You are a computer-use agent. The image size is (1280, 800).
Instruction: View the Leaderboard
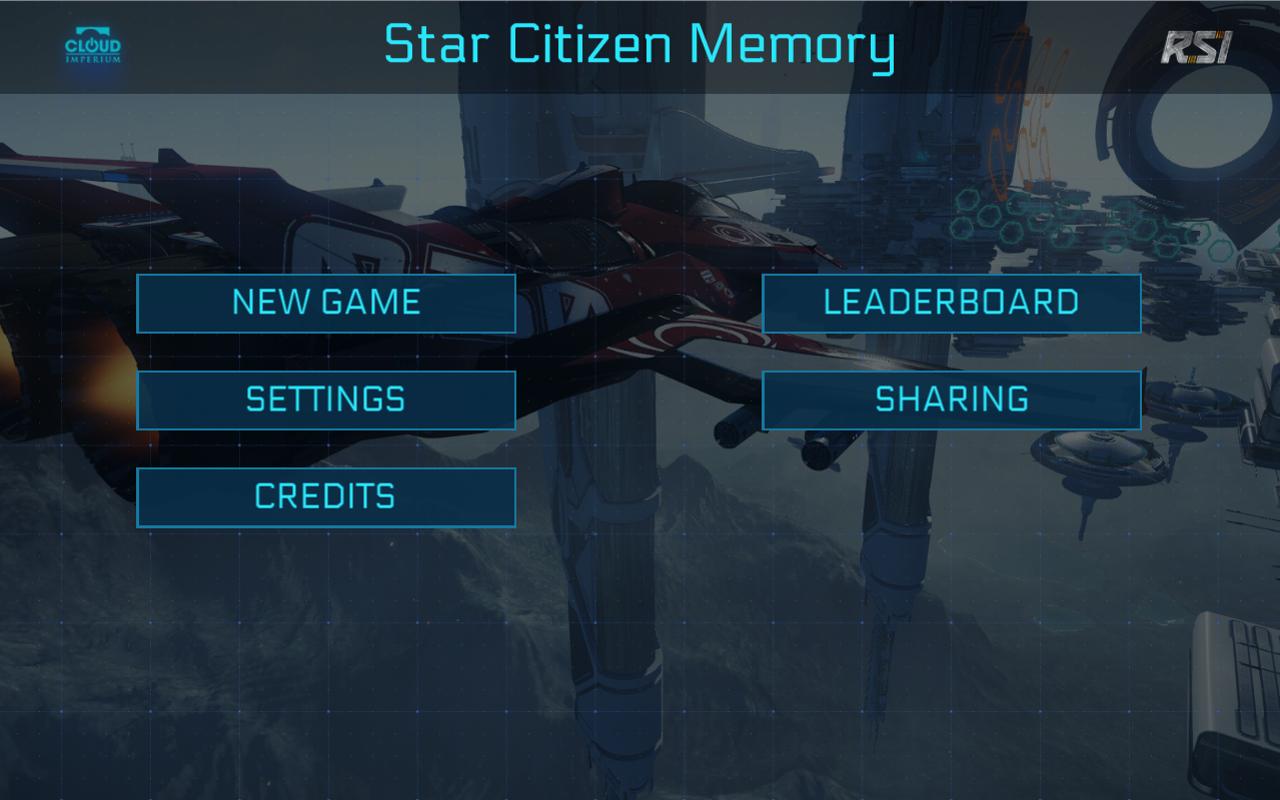(x=951, y=303)
